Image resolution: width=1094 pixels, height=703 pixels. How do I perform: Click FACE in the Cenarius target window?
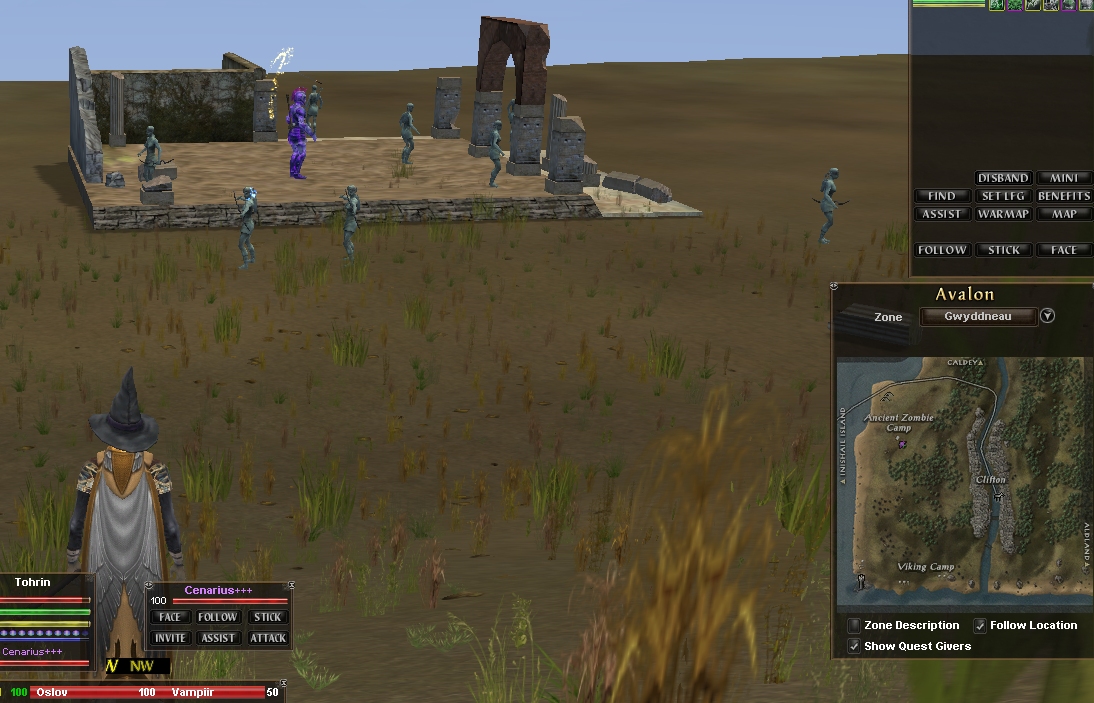(170, 617)
